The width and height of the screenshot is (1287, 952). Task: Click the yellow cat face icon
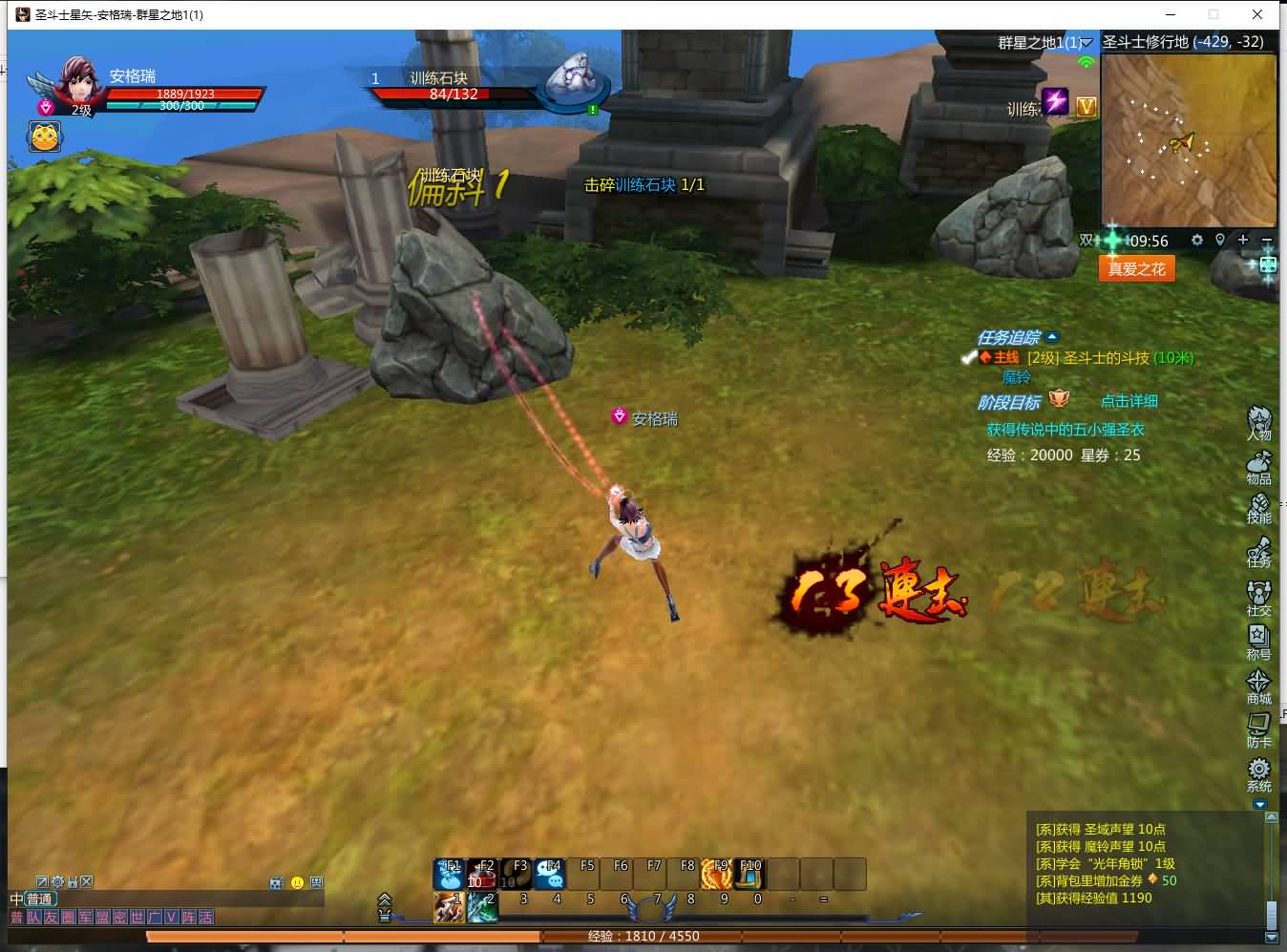click(45, 138)
